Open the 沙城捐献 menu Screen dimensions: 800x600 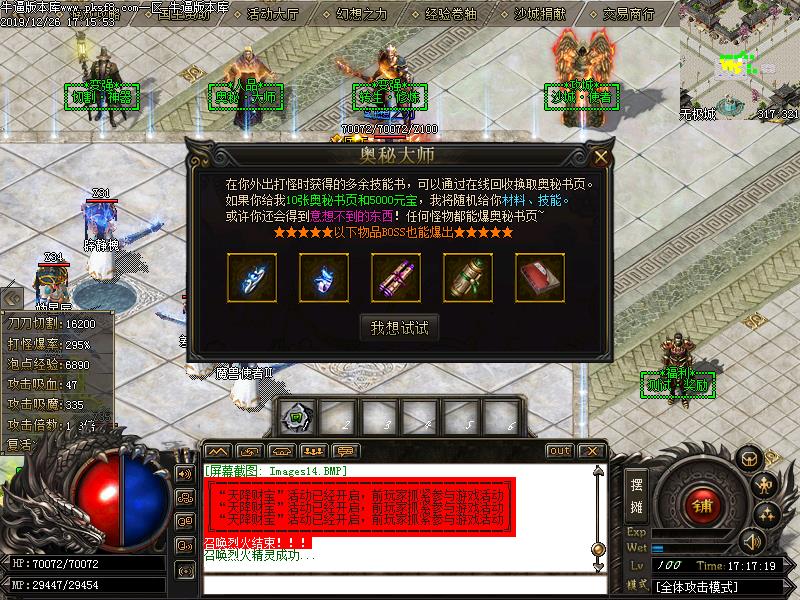541,15
